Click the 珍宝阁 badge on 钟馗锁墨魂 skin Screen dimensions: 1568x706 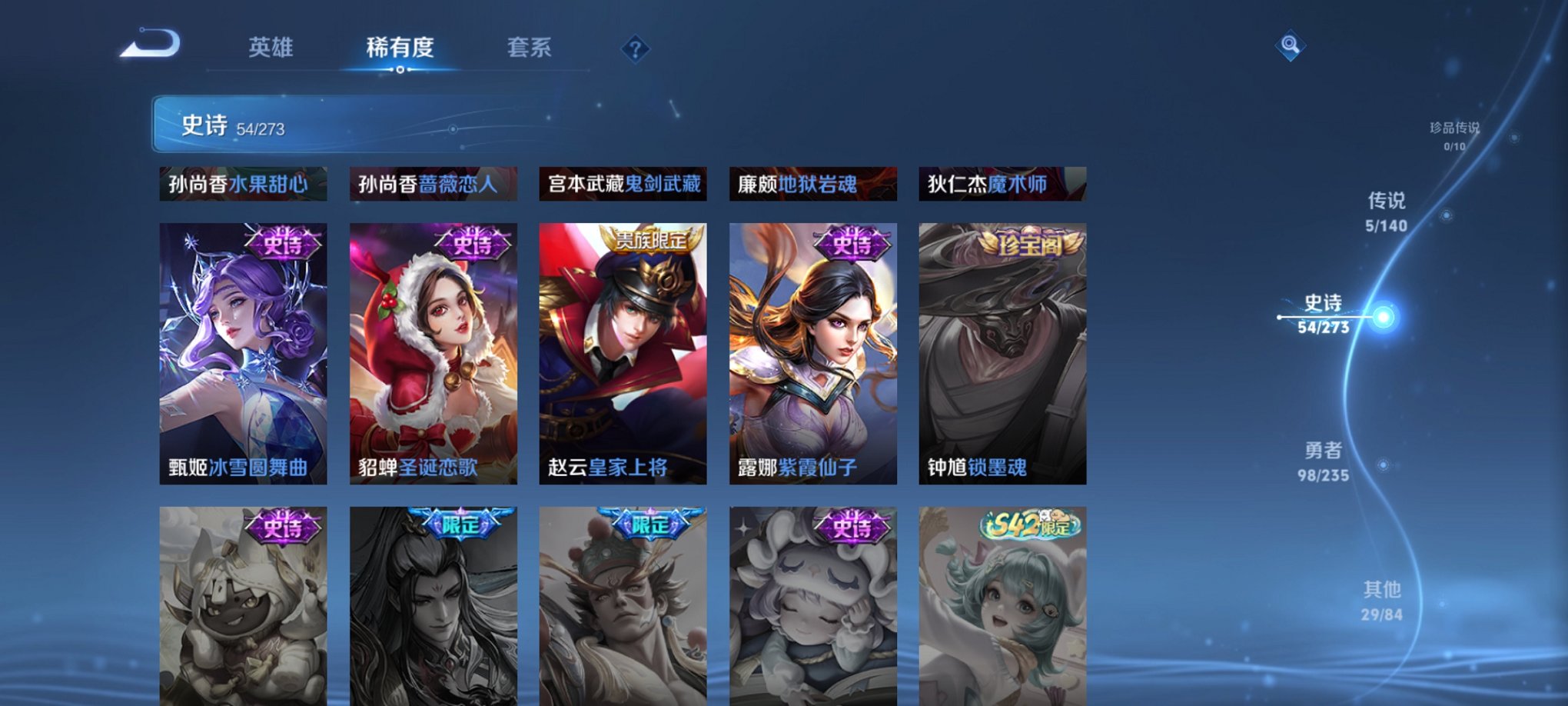click(1025, 244)
